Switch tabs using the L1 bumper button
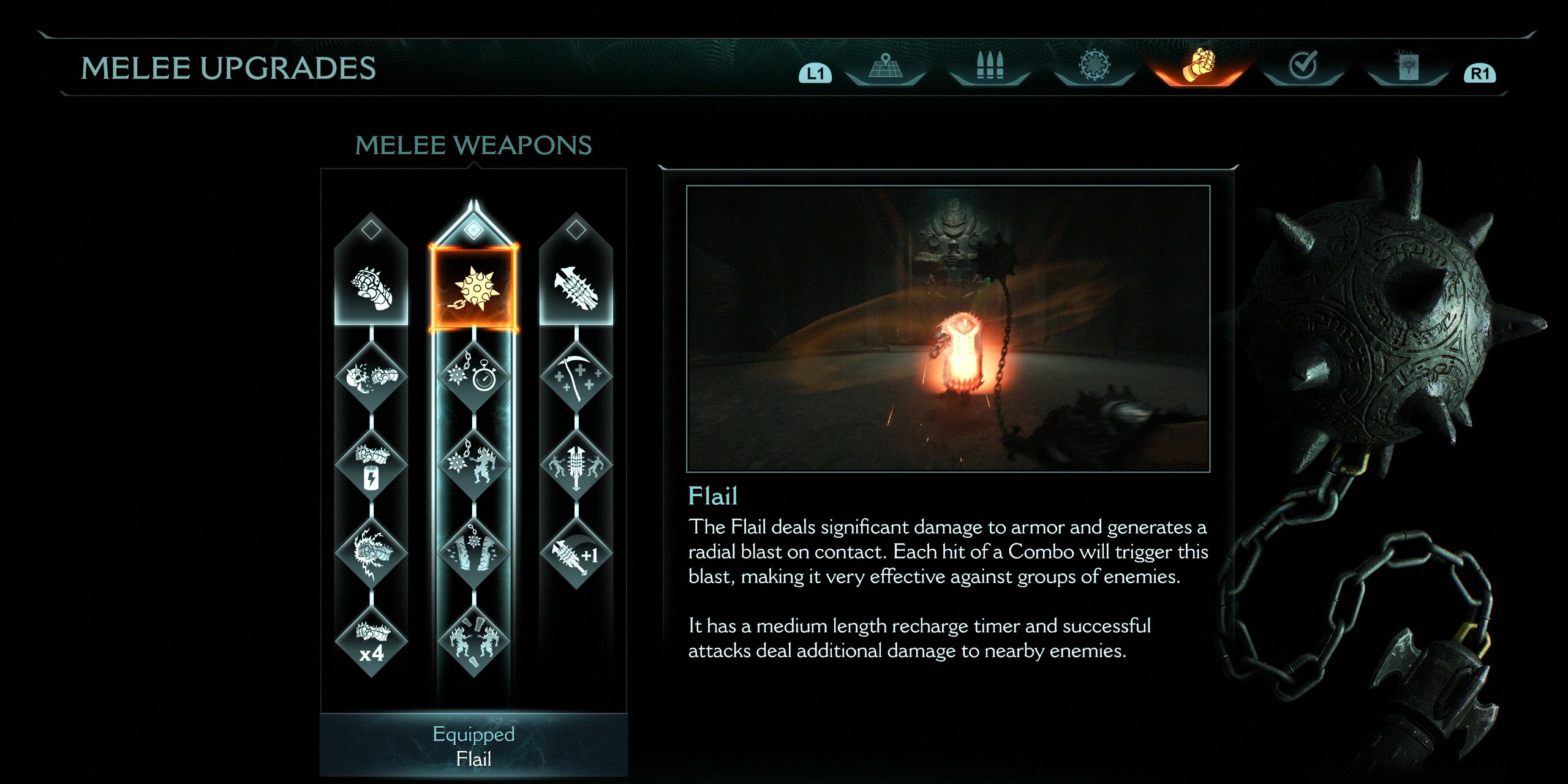Viewport: 1568px width, 784px height. (x=817, y=72)
